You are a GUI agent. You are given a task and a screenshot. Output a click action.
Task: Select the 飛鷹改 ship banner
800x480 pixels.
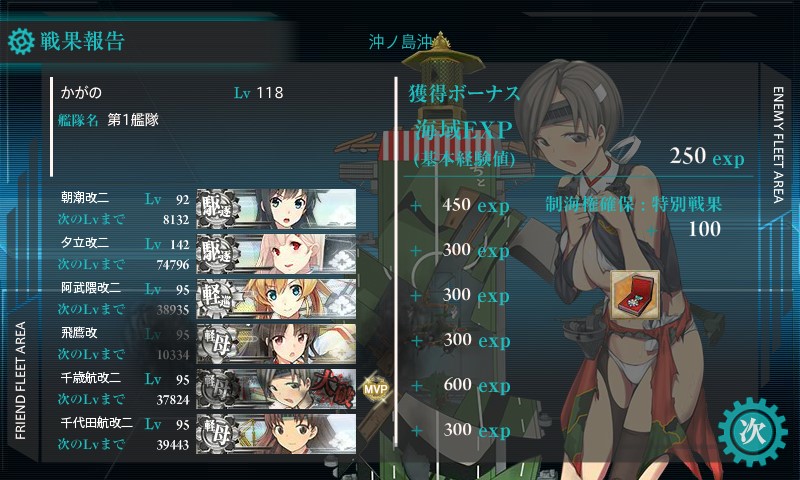click(x=276, y=342)
